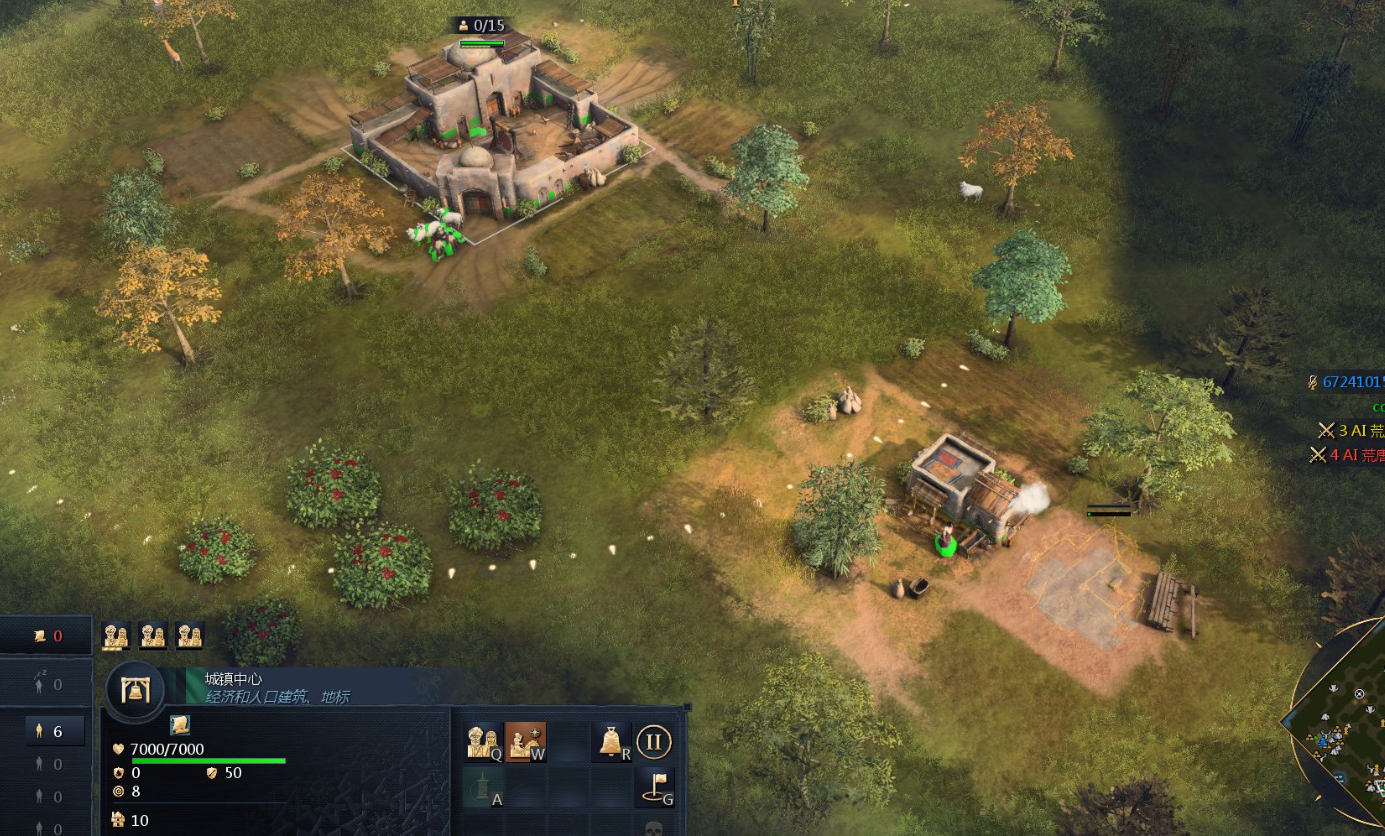
Task: Queue a villager with the Q command
Action: pyautogui.click(x=484, y=742)
